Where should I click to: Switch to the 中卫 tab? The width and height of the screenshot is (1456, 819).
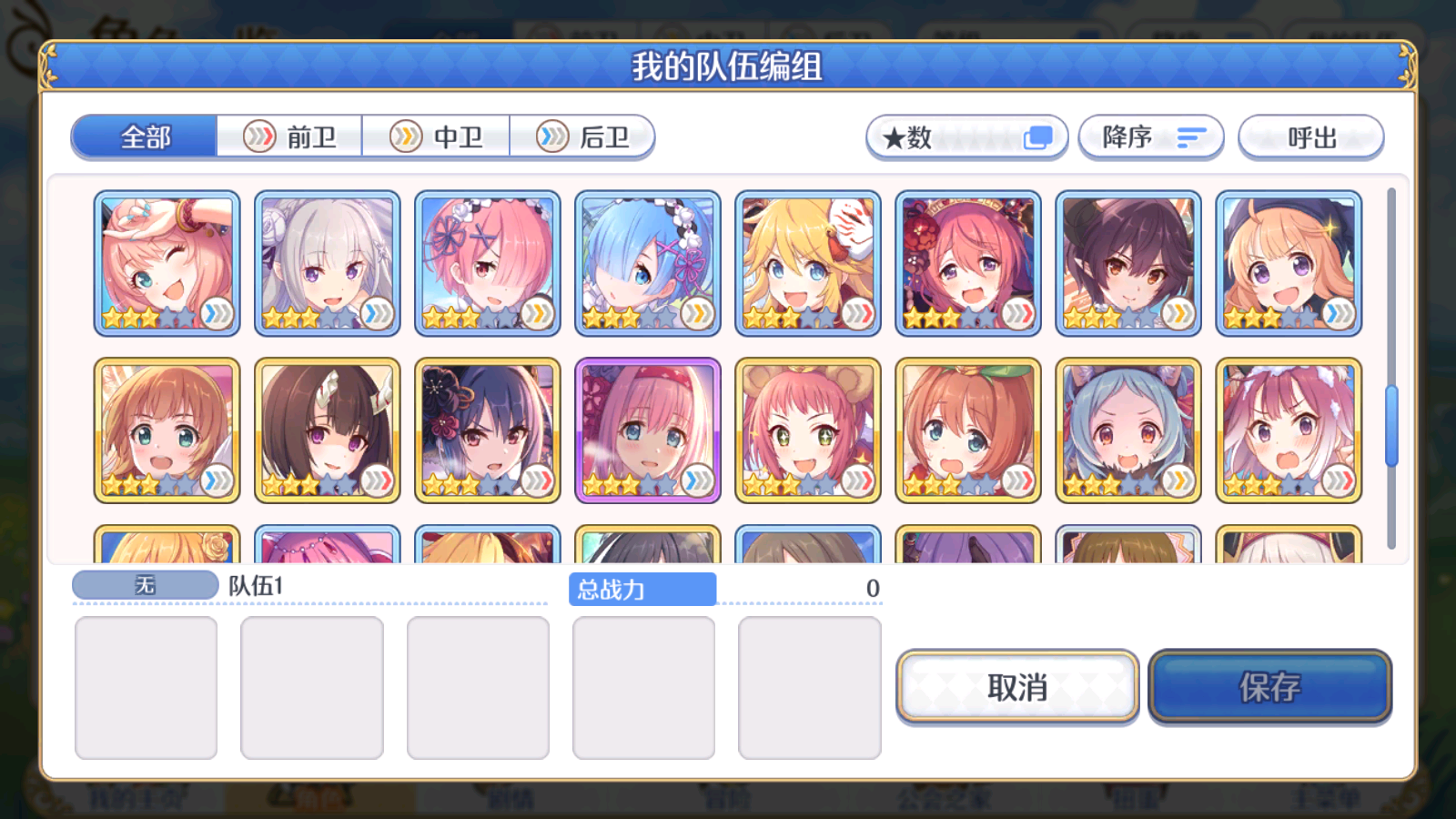[x=435, y=136]
